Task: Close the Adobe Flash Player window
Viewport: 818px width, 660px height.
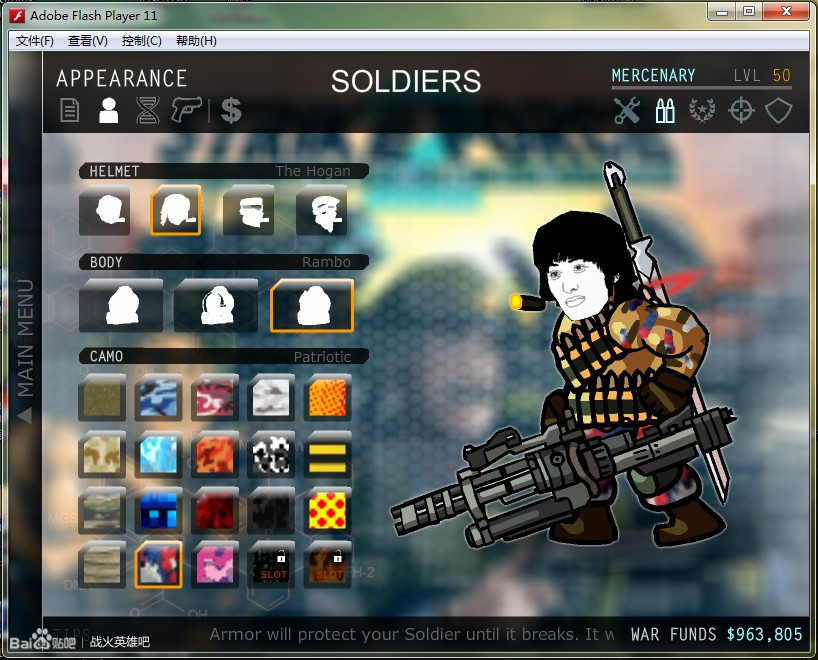Action: 785,11
